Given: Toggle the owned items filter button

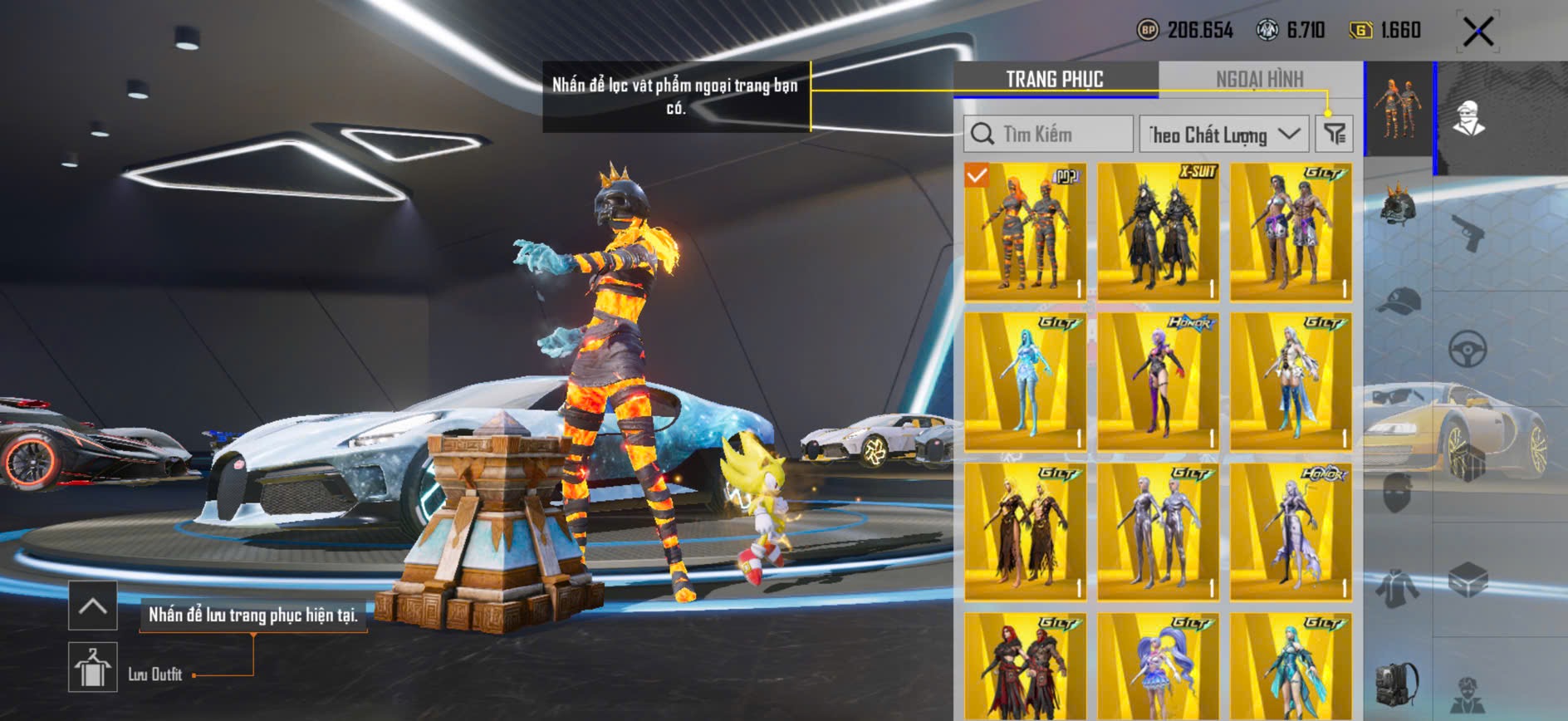Looking at the screenshot, I should 1335,134.
